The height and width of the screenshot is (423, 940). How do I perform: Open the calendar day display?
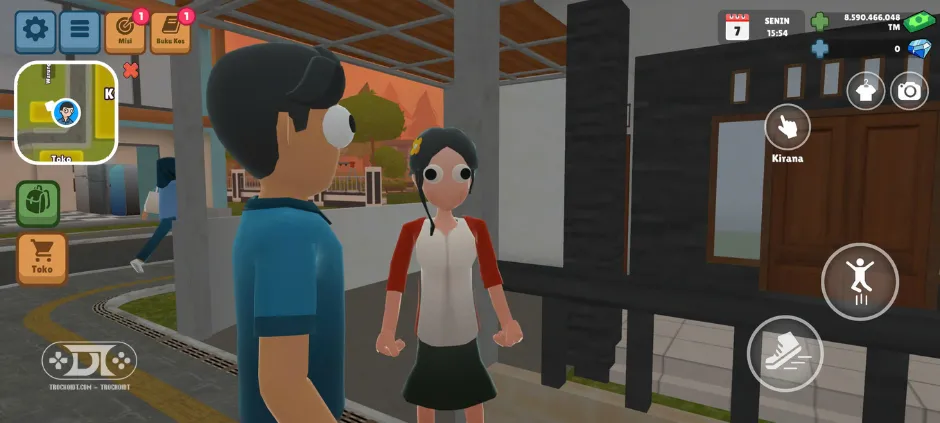pos(738,27)
